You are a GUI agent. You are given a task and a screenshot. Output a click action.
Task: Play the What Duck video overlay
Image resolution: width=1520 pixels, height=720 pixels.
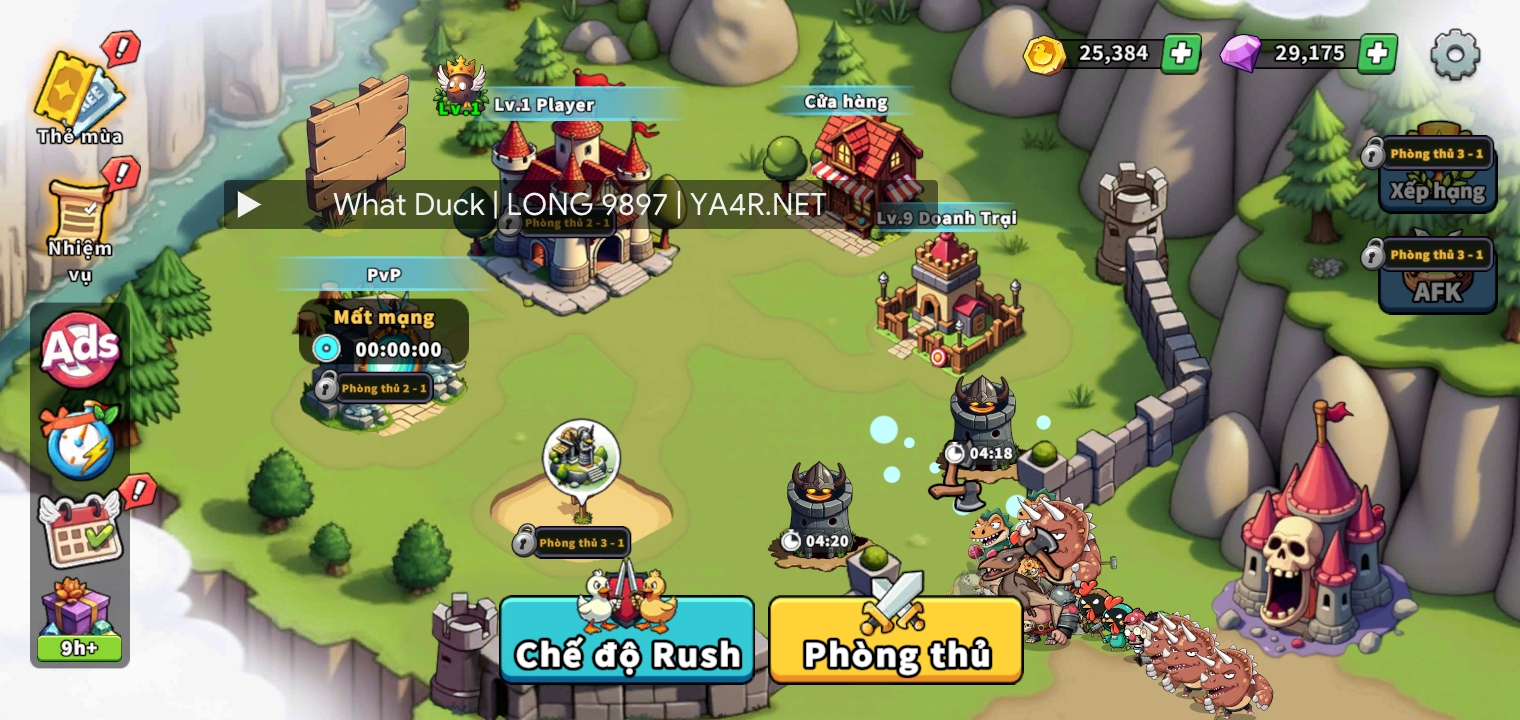[249, 205]
